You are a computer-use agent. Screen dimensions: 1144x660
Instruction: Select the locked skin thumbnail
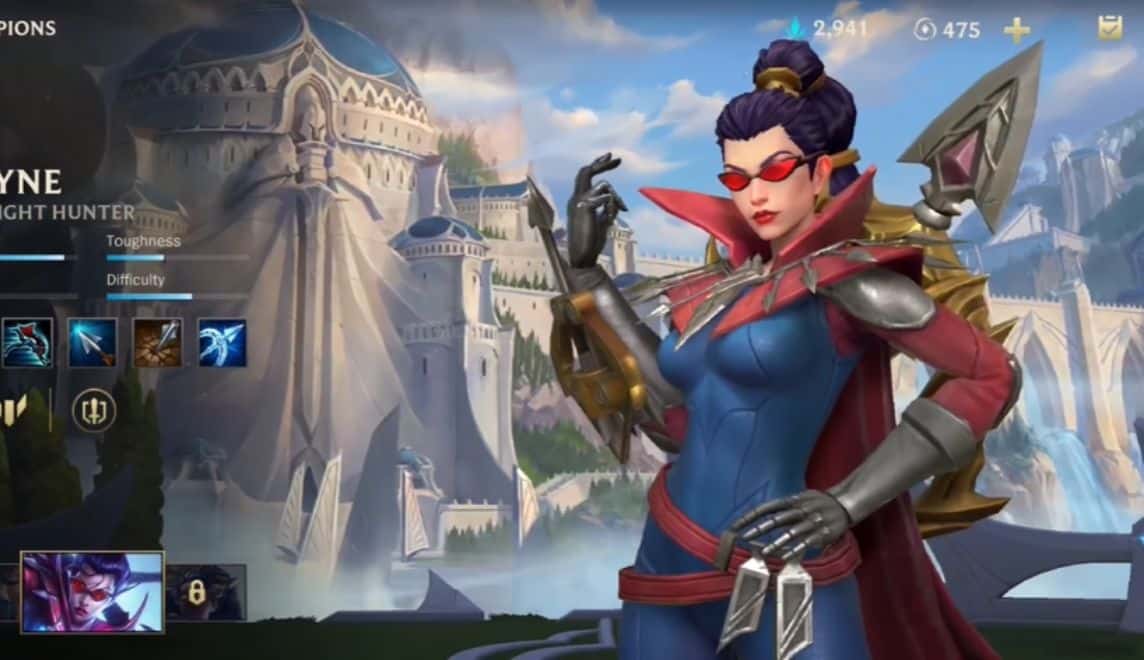pos(205,592)
